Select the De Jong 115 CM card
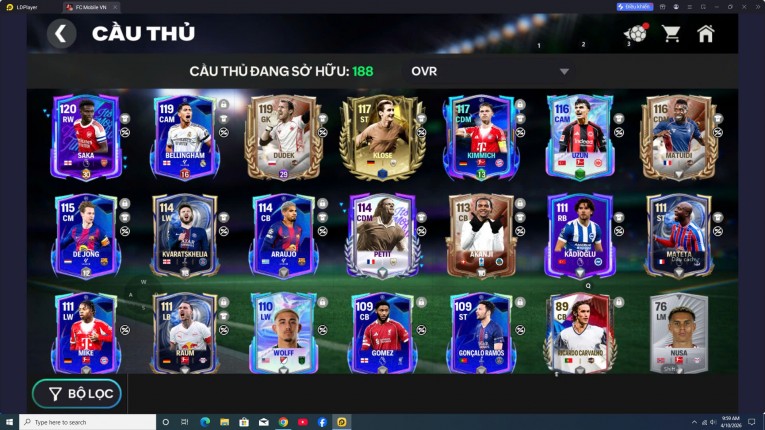 click(86, 236)
